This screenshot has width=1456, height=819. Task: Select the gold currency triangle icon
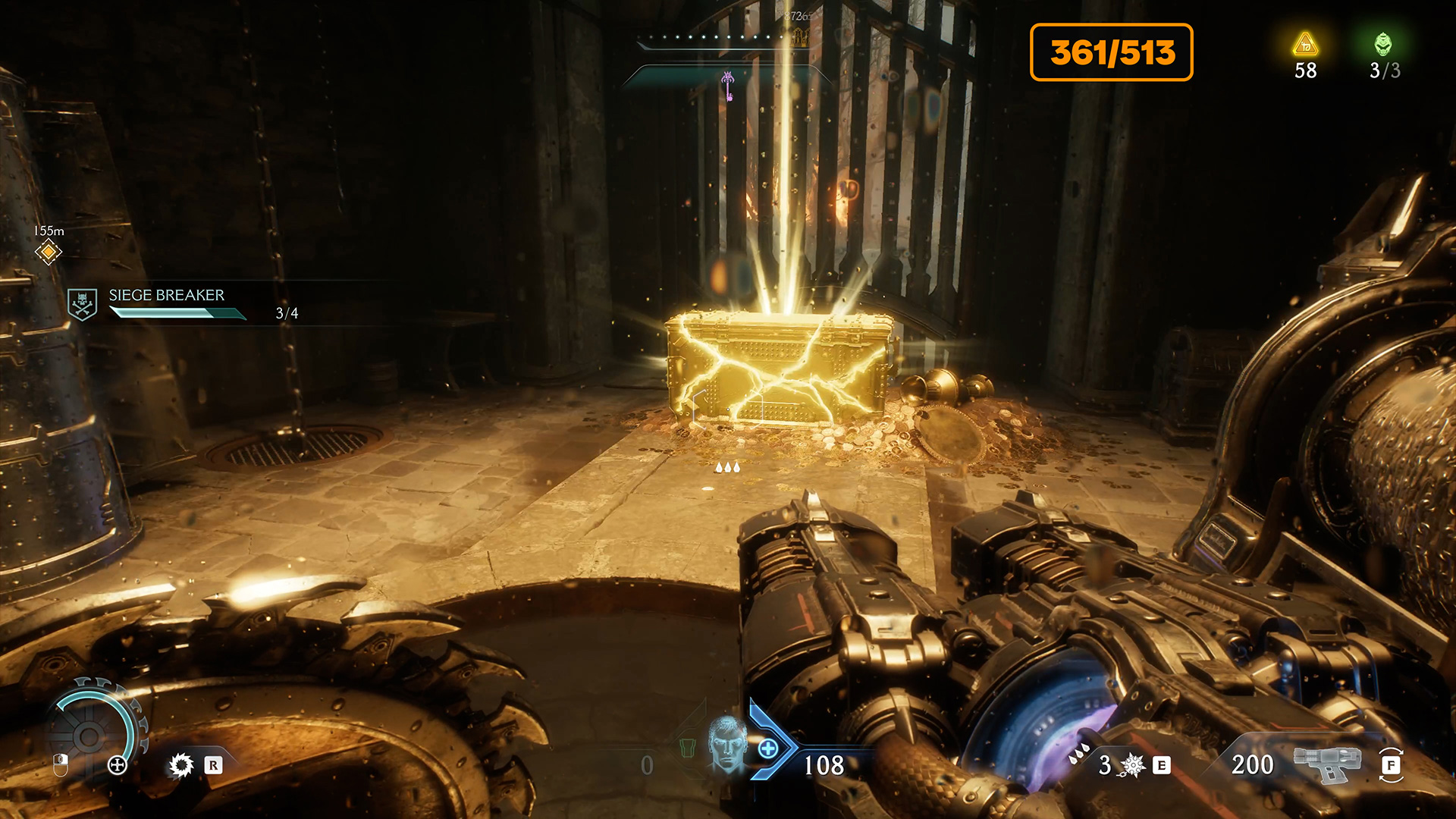[x=1305, y=45]
